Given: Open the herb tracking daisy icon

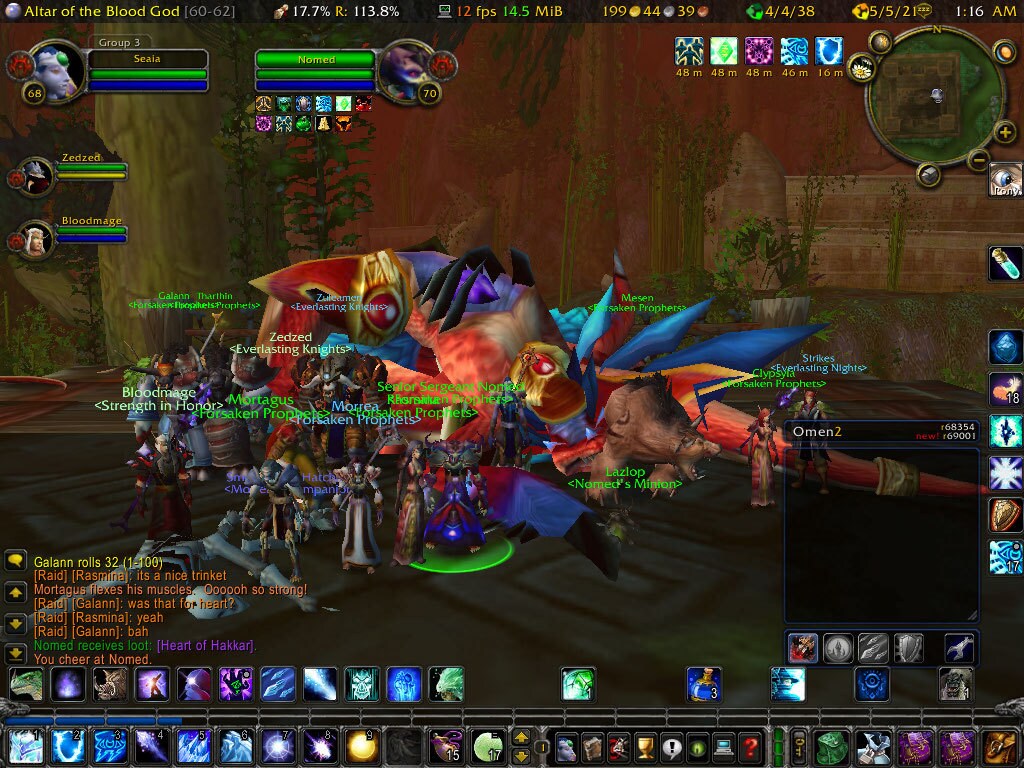Looking at the screenshot, I should click(x=859, y=67).
